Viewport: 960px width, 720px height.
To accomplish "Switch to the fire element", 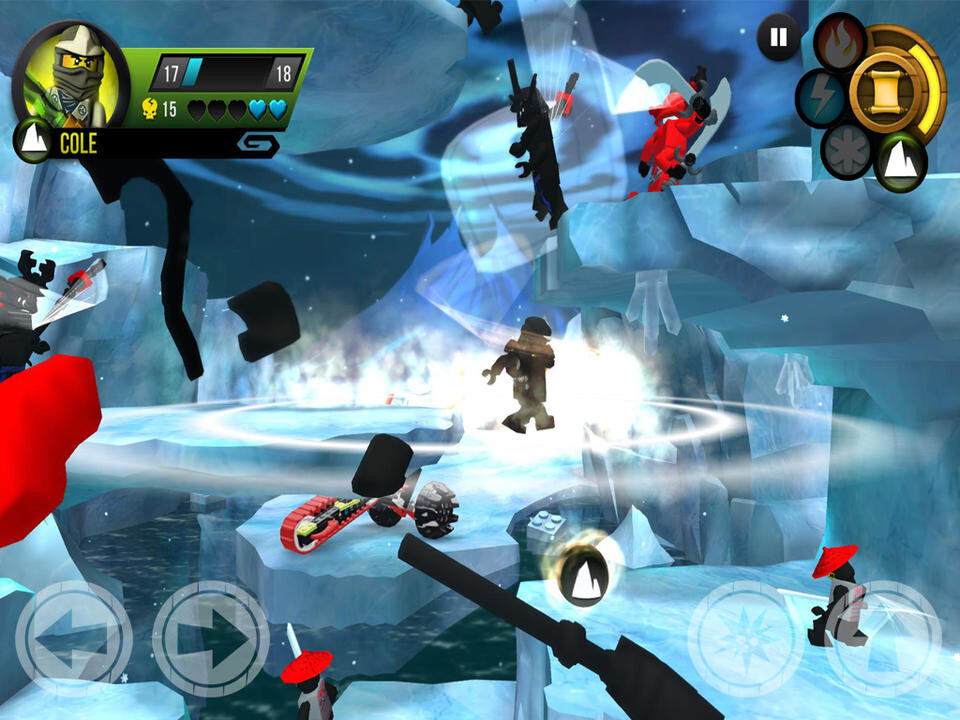I will [839, 40].
